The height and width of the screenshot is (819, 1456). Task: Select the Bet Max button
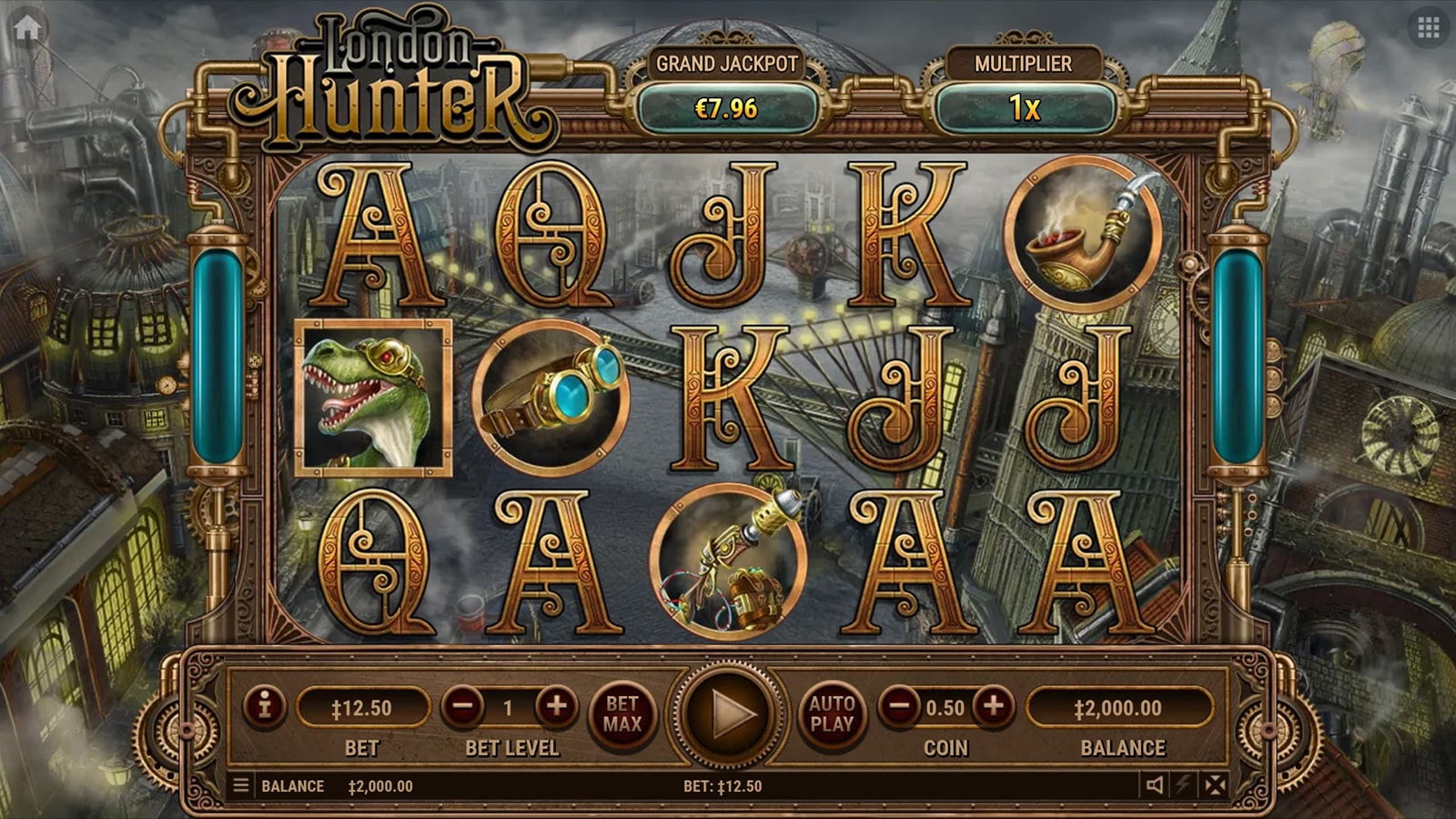(x=622, y=713)
